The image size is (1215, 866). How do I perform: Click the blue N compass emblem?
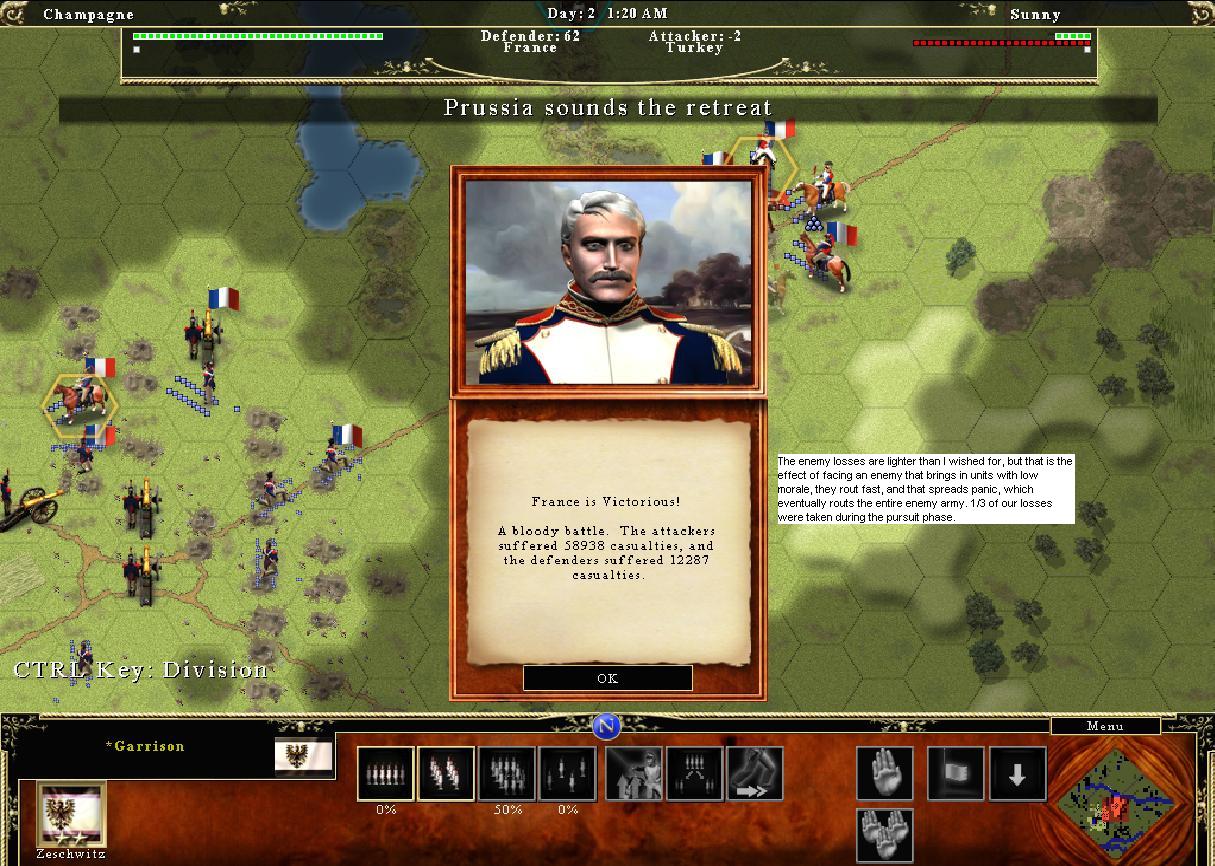(606, 726)
